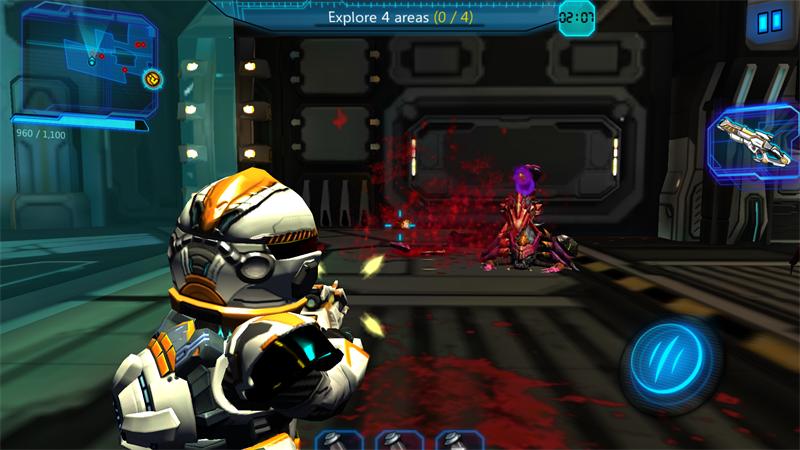Image resolution: width=800 pixels, height=450 pixels.
Task: Select the orange objective marker on minimap
Action: pos(152,78)
